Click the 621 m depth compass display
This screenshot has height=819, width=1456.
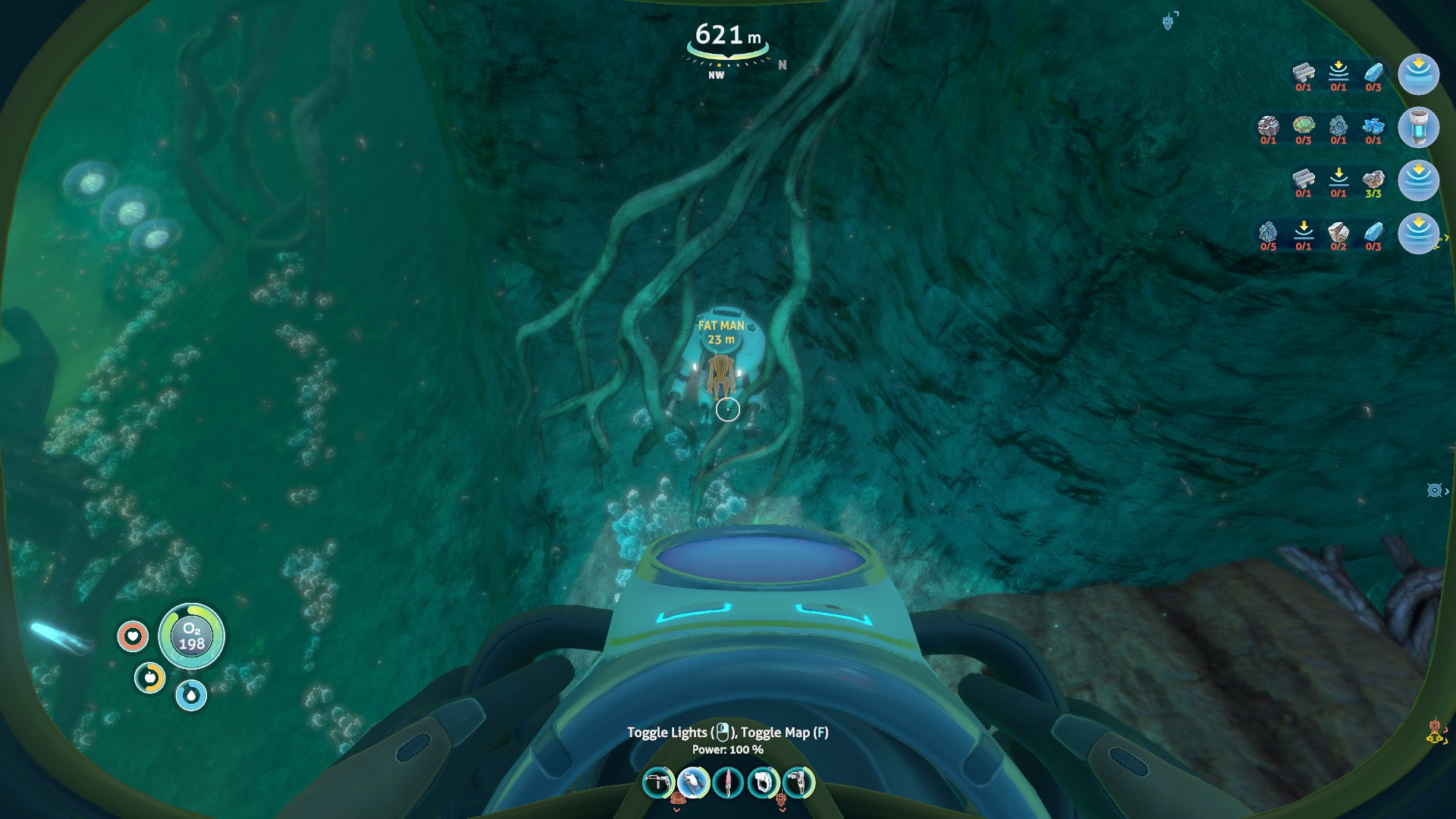pos(728,34)
